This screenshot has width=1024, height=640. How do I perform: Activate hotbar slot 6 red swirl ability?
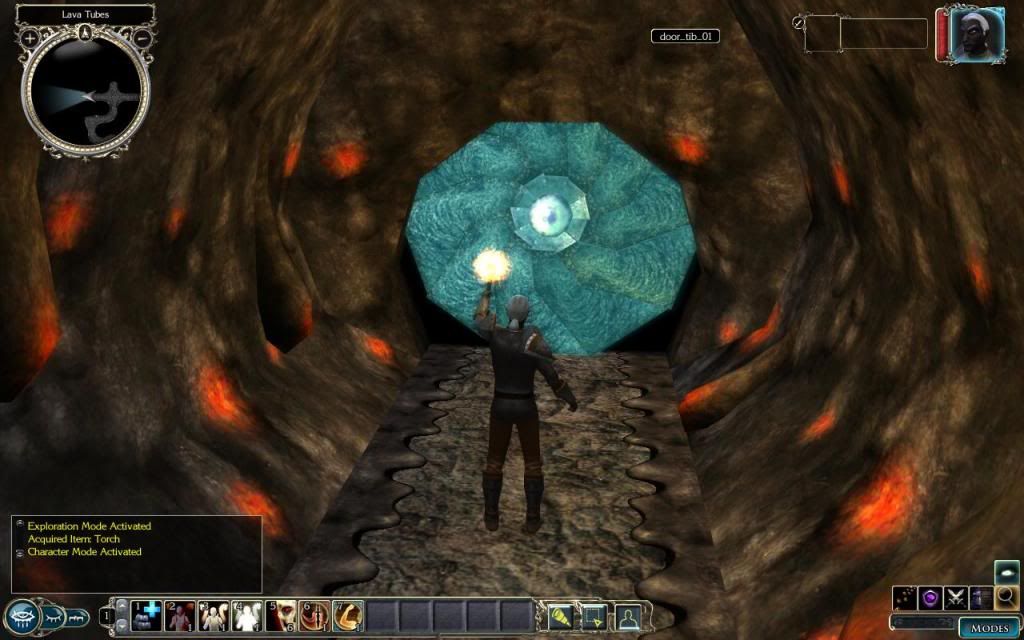(314, 616)
